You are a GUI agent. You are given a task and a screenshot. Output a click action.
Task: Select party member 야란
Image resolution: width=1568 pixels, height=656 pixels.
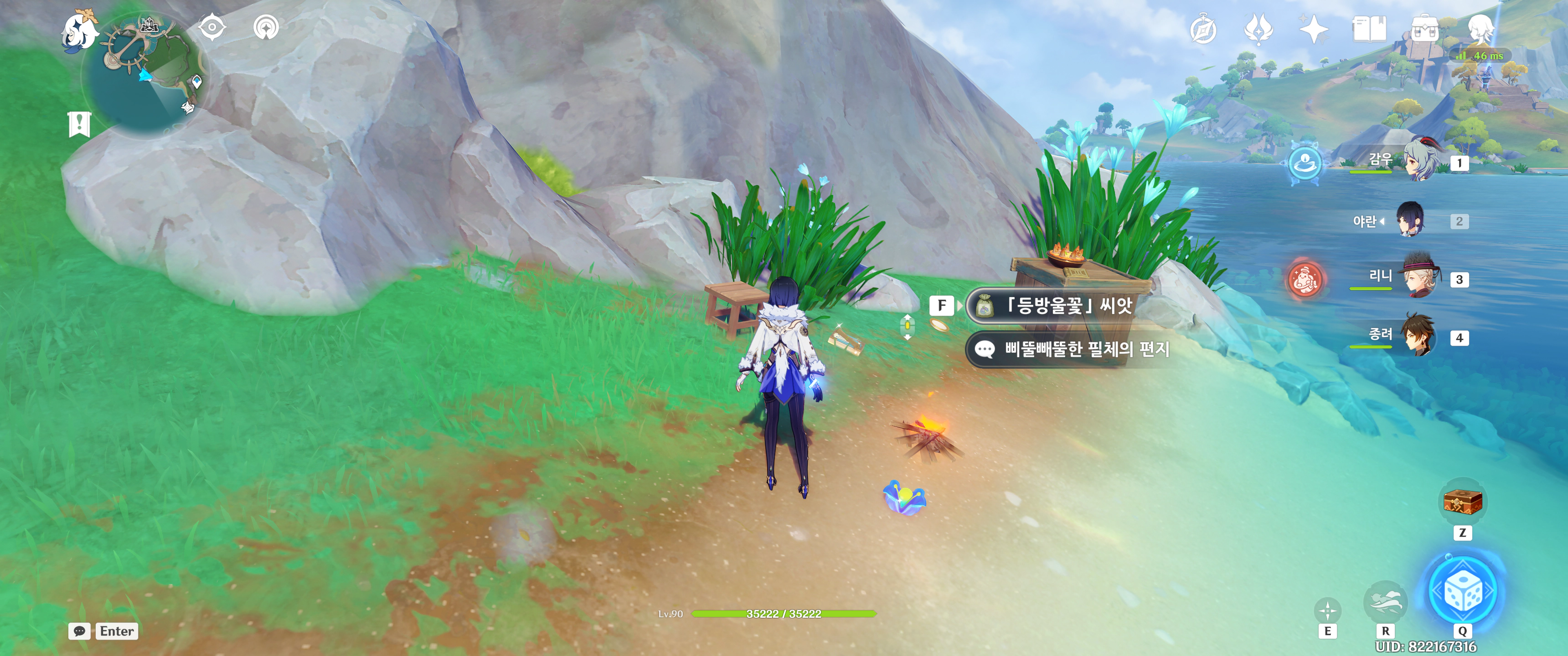tap(1411, 220)
